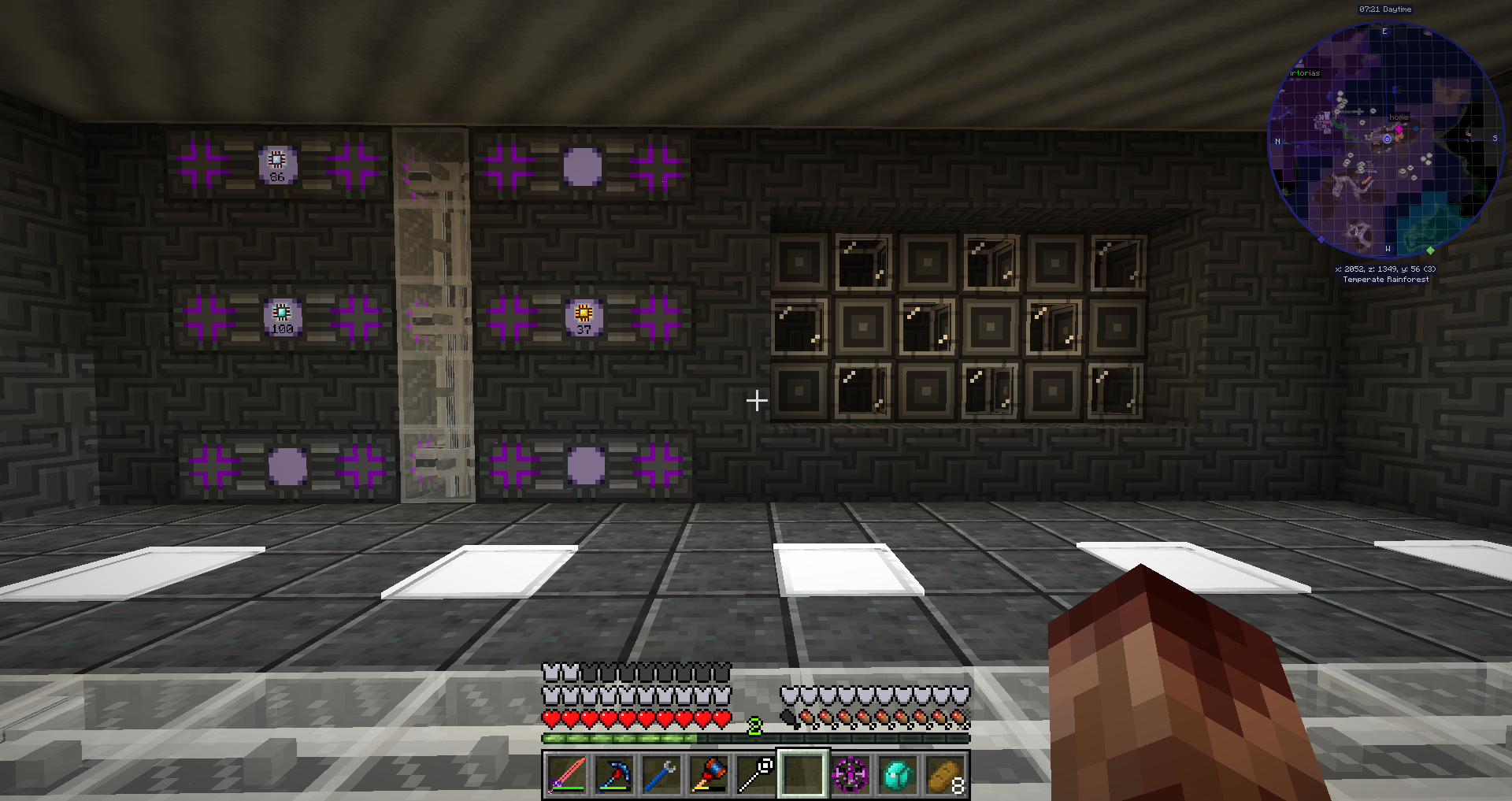Click the green diamond marker on minimap edge
The image size is (1512, 801).
[x=1430, y=250]
